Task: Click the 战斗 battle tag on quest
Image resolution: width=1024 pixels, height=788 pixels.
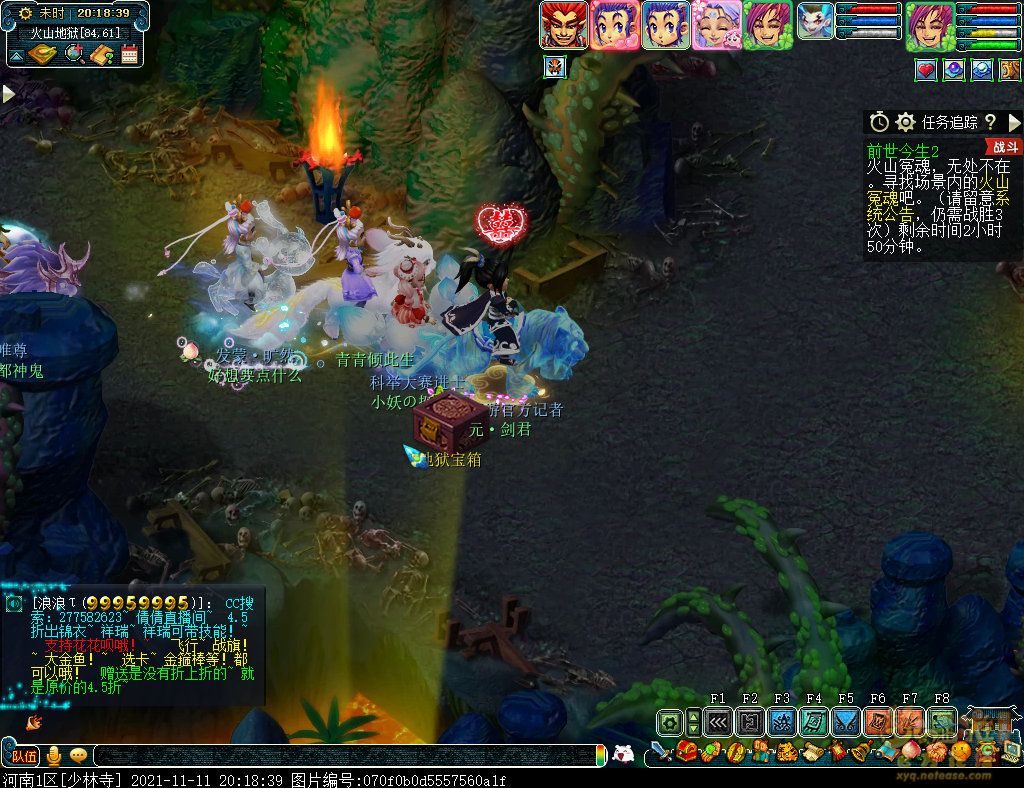Action: [1004, 146]
